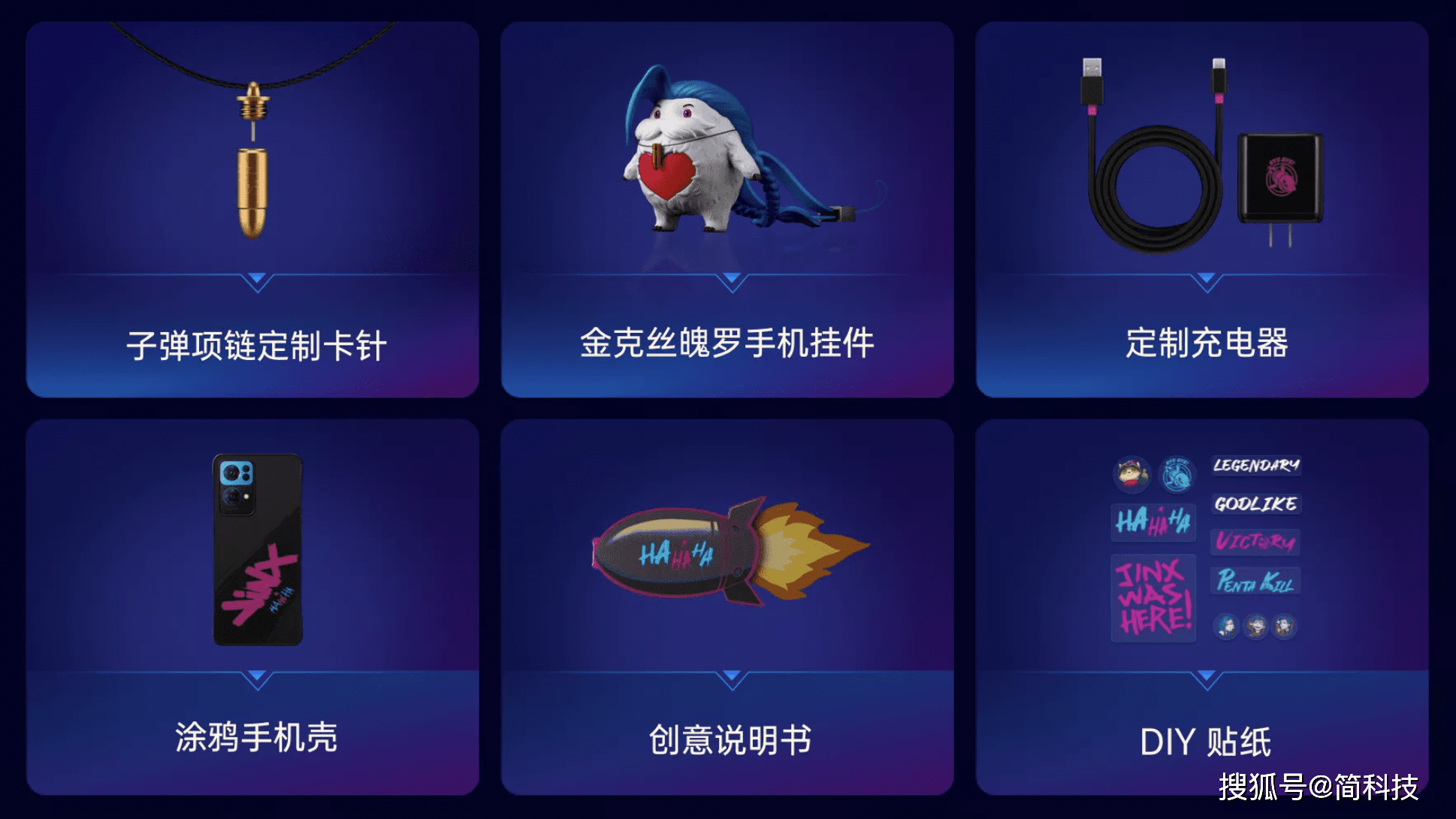The height and width of the screenshot is (819, 1456).
Task: Open the DIY stickers card
Action: click(x=1202, y=606)
